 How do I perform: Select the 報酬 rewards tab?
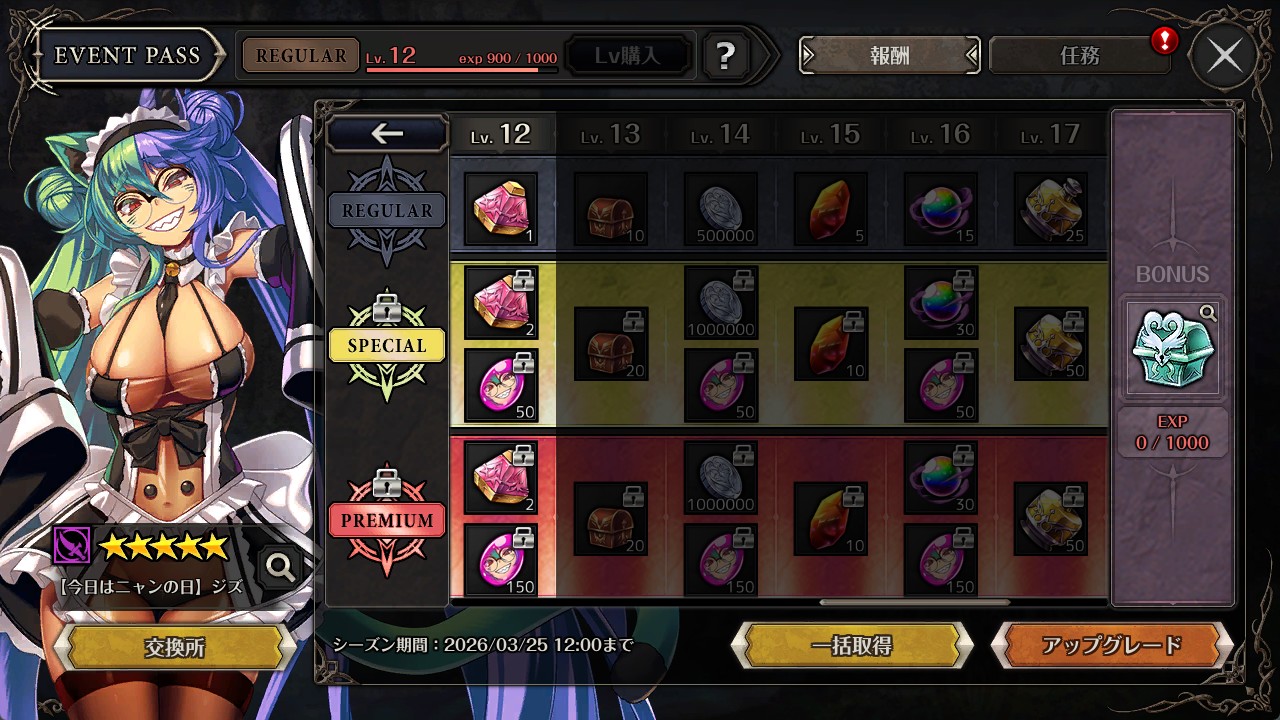click(x=889, y=56)
